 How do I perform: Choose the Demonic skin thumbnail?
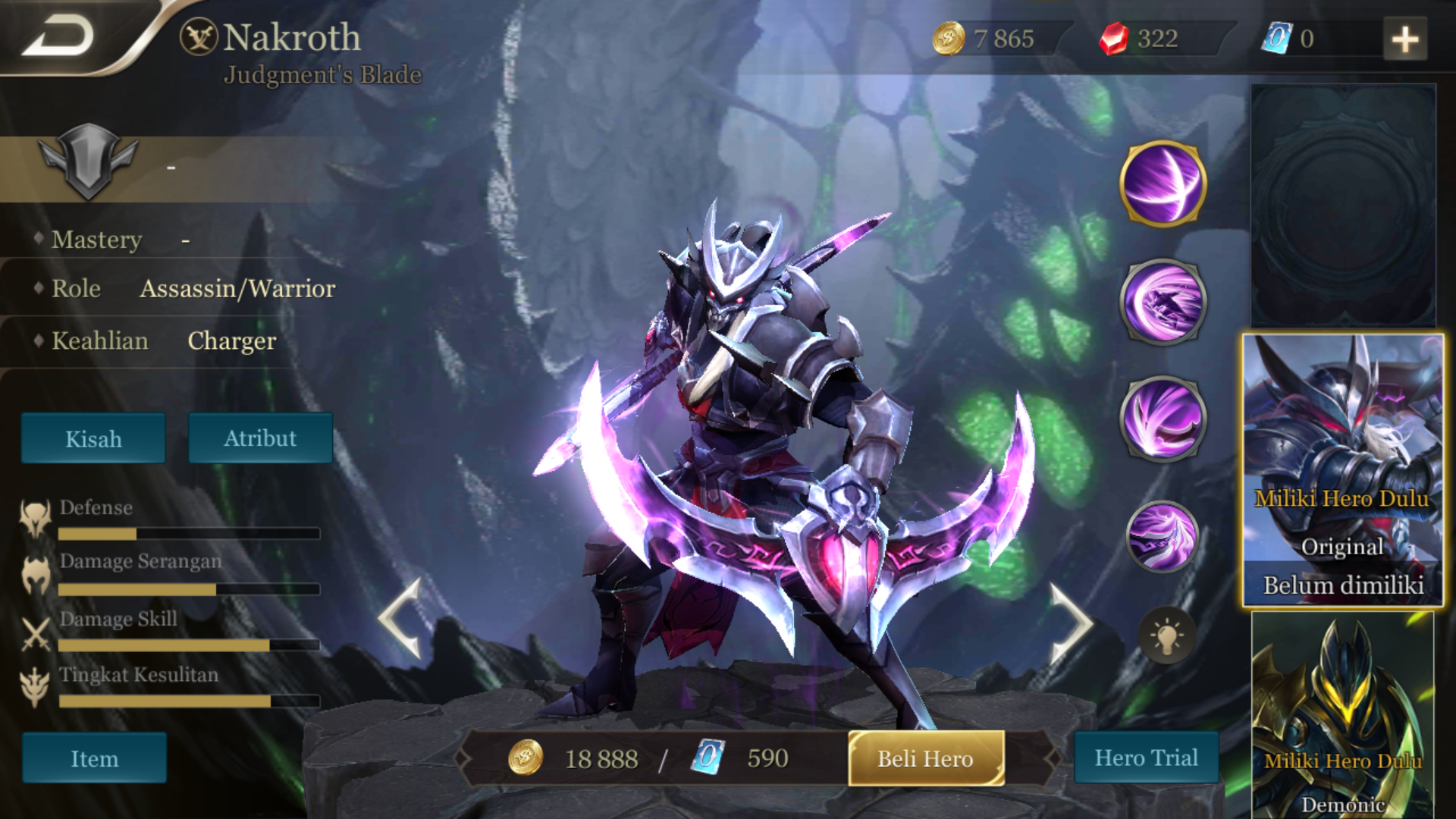(1342, 717)
